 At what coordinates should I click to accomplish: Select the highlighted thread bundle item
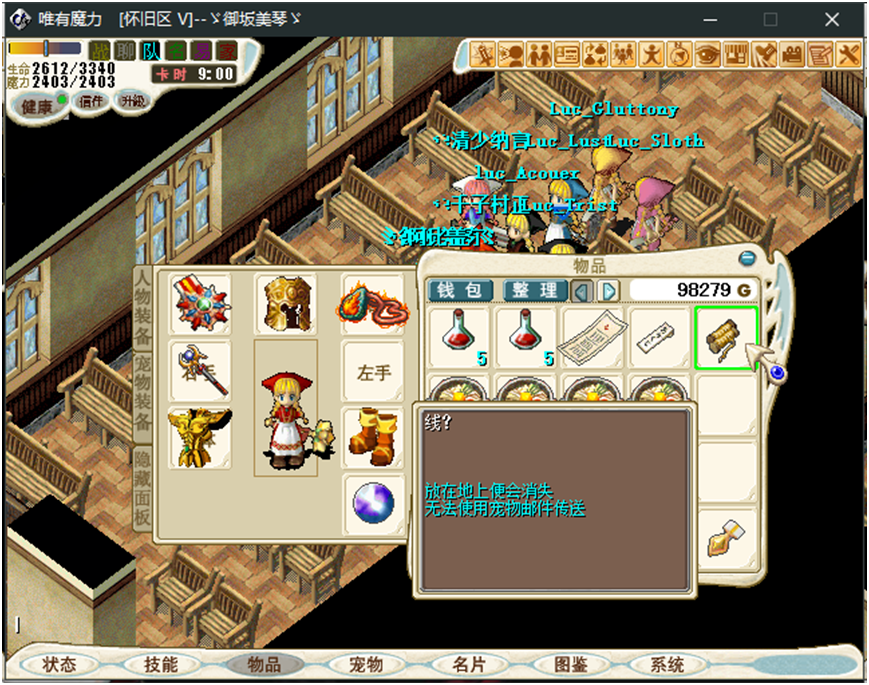[725, 339]
